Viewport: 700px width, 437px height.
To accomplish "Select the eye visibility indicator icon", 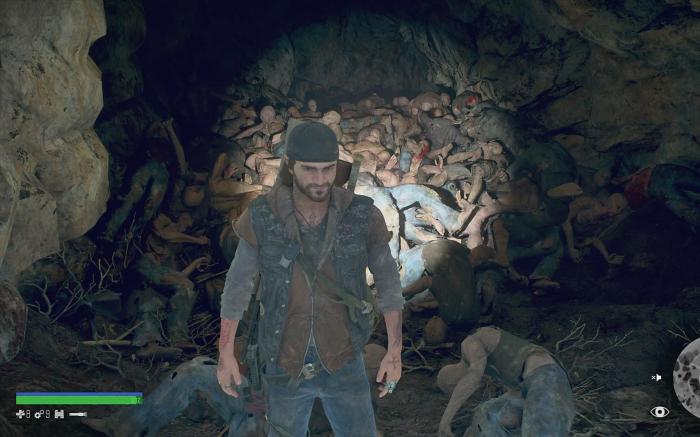I will (x=659, y=411).
